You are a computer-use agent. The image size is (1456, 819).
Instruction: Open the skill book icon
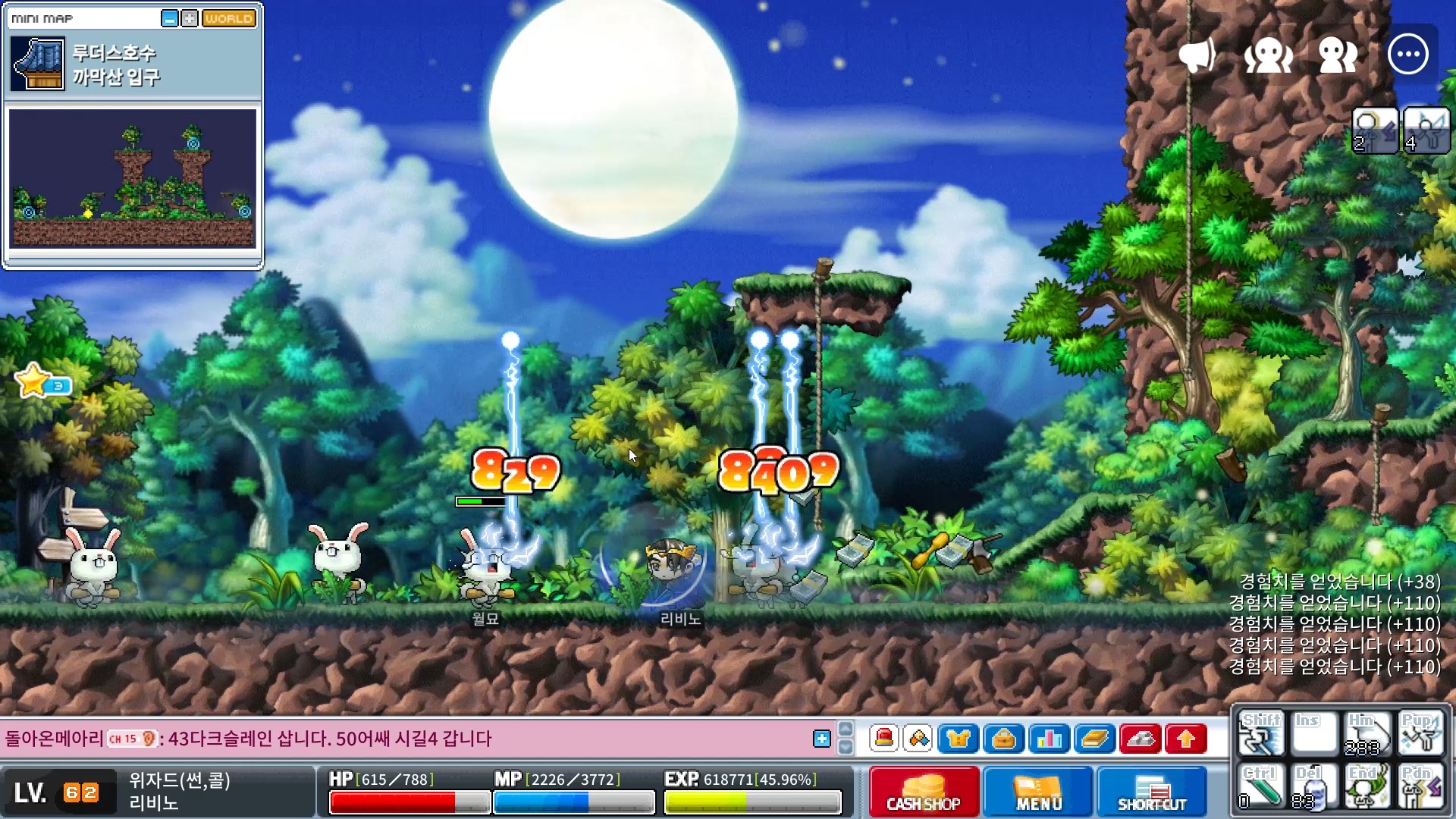point(1094,738)
